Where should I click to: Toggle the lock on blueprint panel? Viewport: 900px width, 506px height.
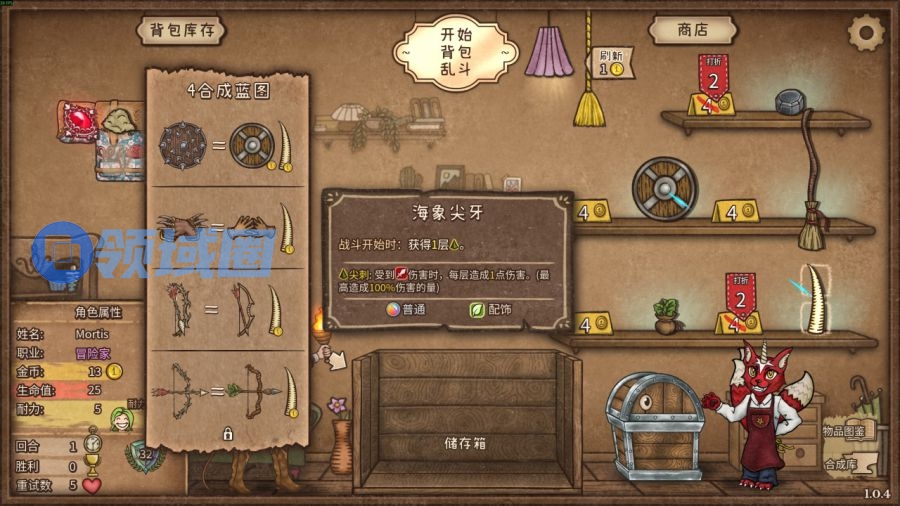click(227, 434)
